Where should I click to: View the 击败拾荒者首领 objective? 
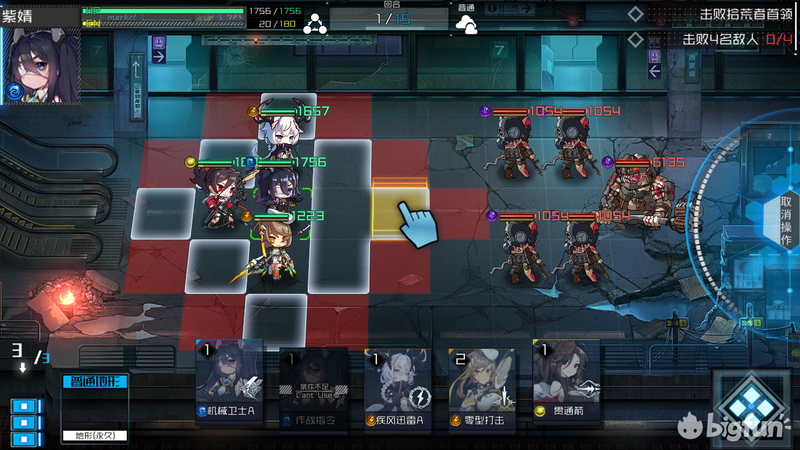point(717,15)
